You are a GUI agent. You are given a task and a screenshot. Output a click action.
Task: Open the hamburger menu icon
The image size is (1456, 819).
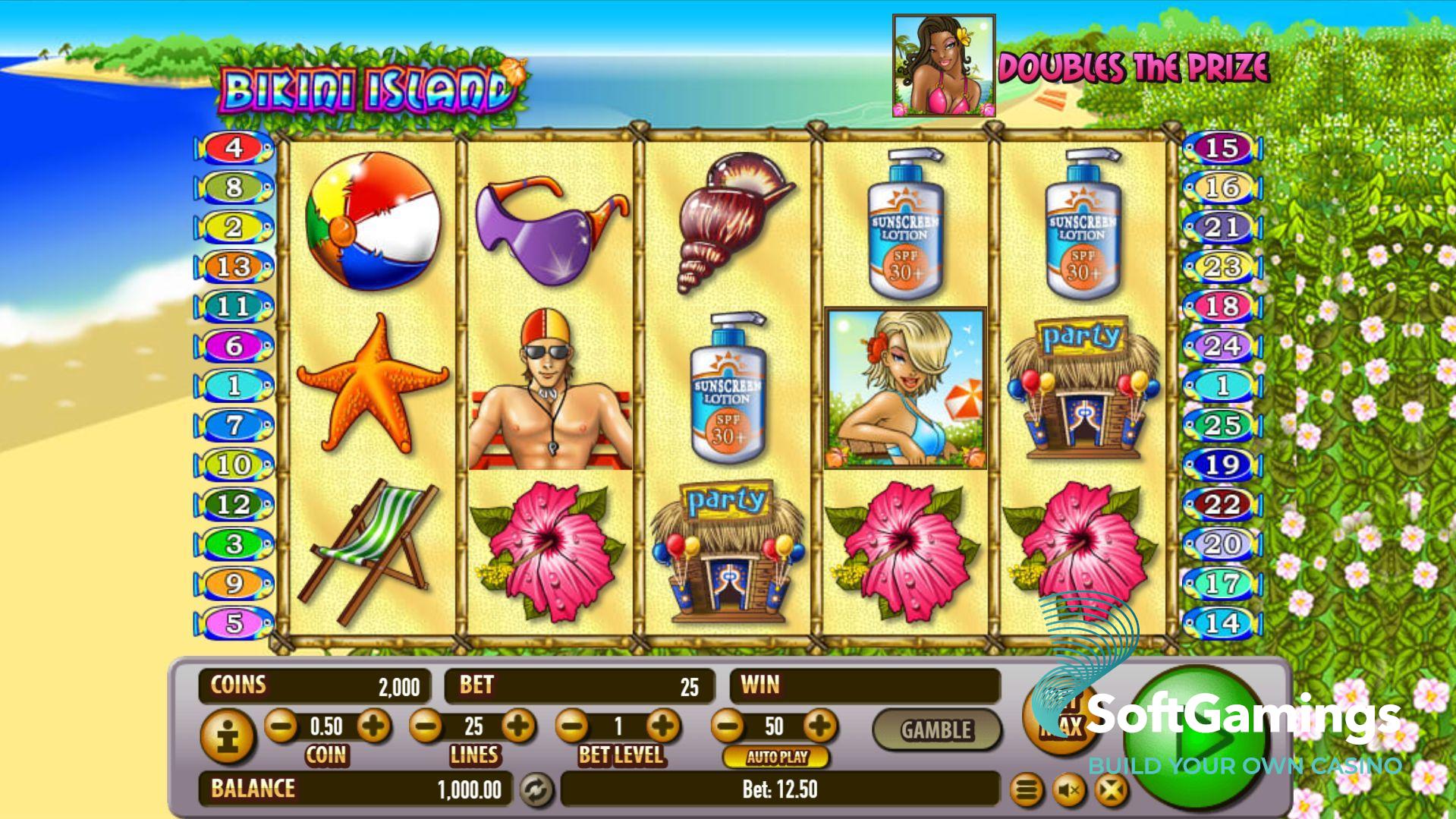(x=1026, y=791)
